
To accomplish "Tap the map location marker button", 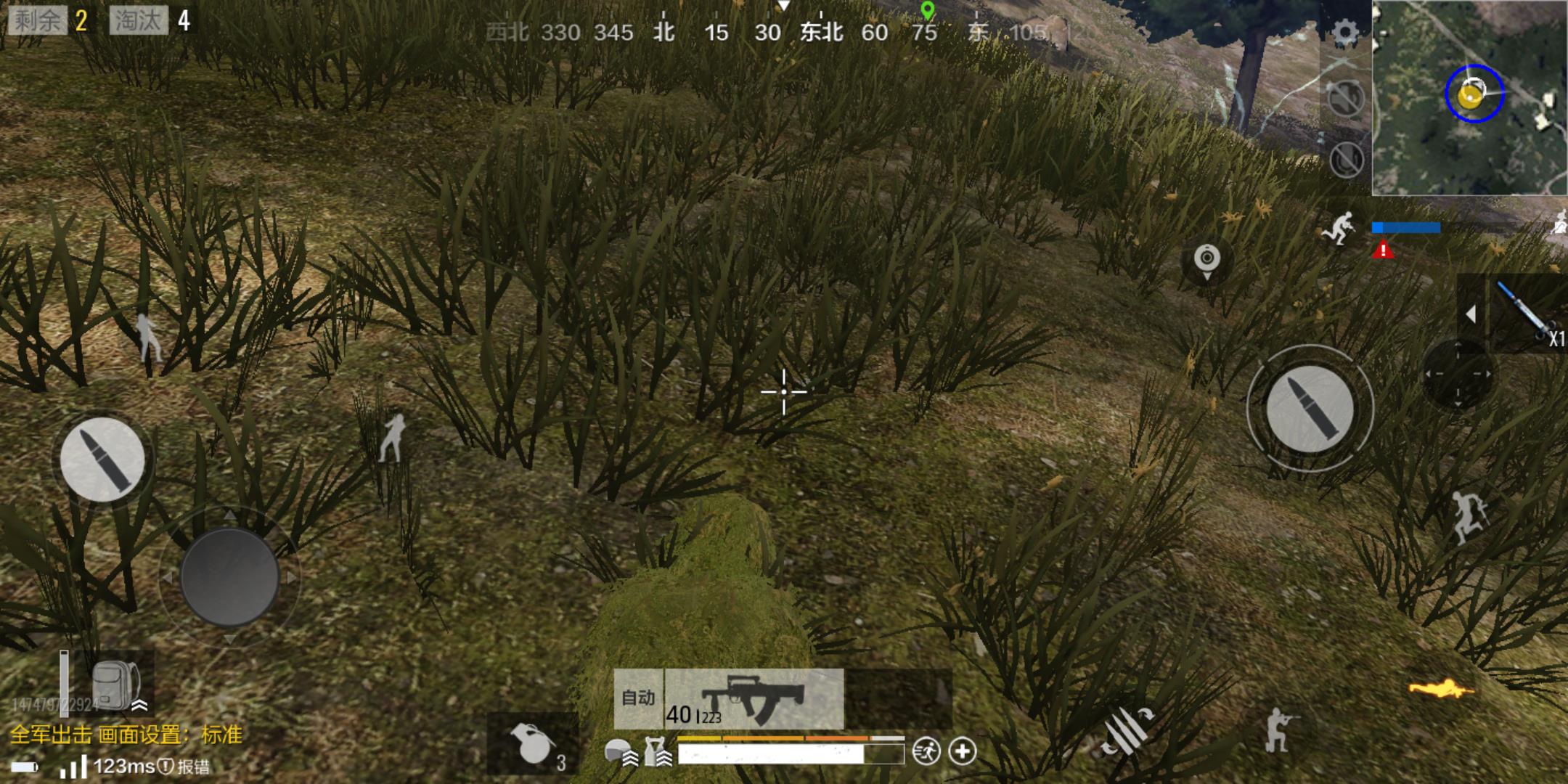I will (1206, 260).
